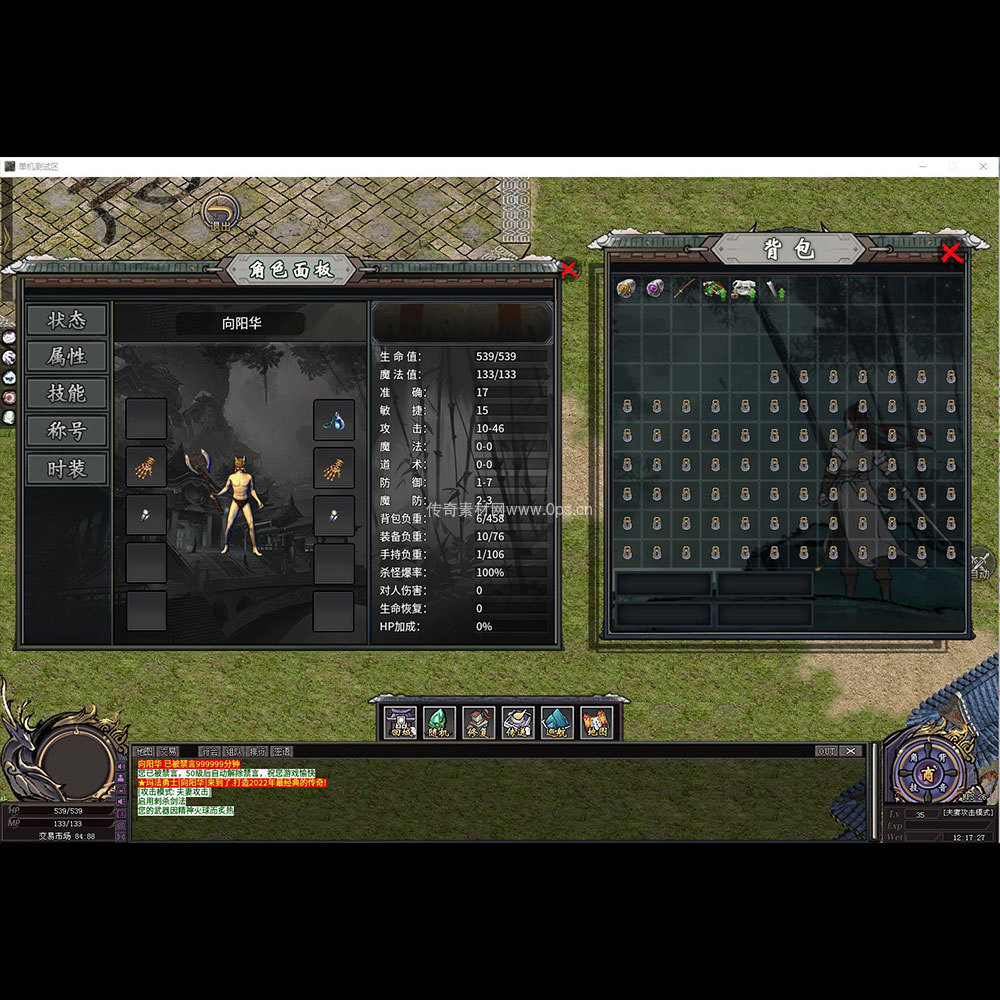Select the orange scroll in the backpack
1000x1000 pixels.
click(x=627, y=290)
